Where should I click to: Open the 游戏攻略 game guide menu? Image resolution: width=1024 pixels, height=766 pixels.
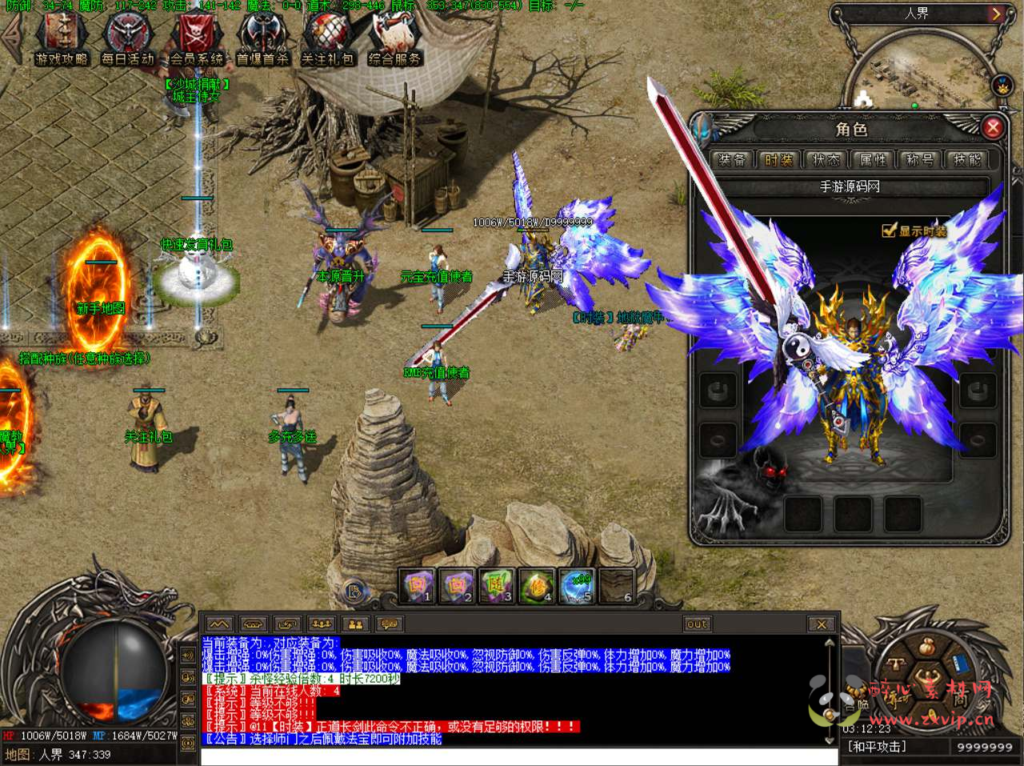[x=61, y=38]
